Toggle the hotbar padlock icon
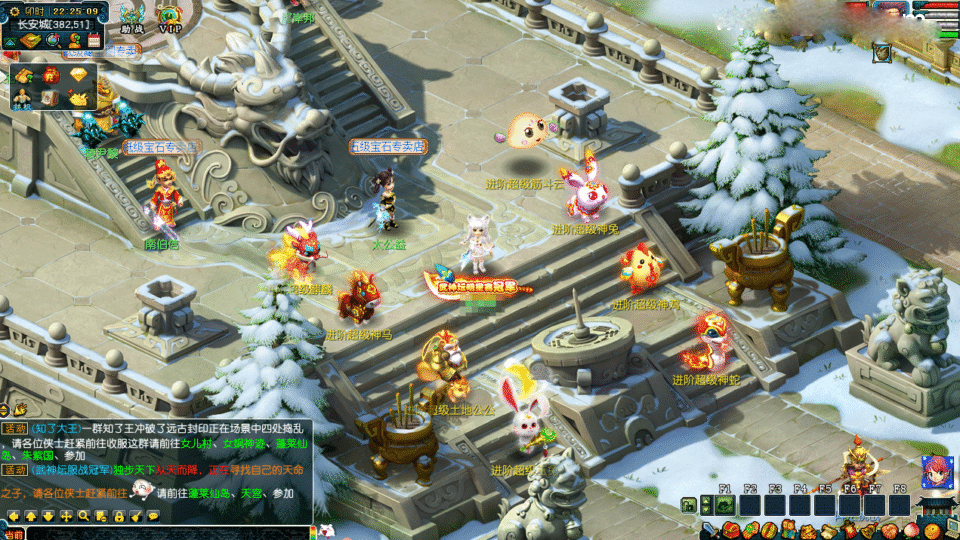This screenshot has height=540, width=960. [x=689, y=505]
